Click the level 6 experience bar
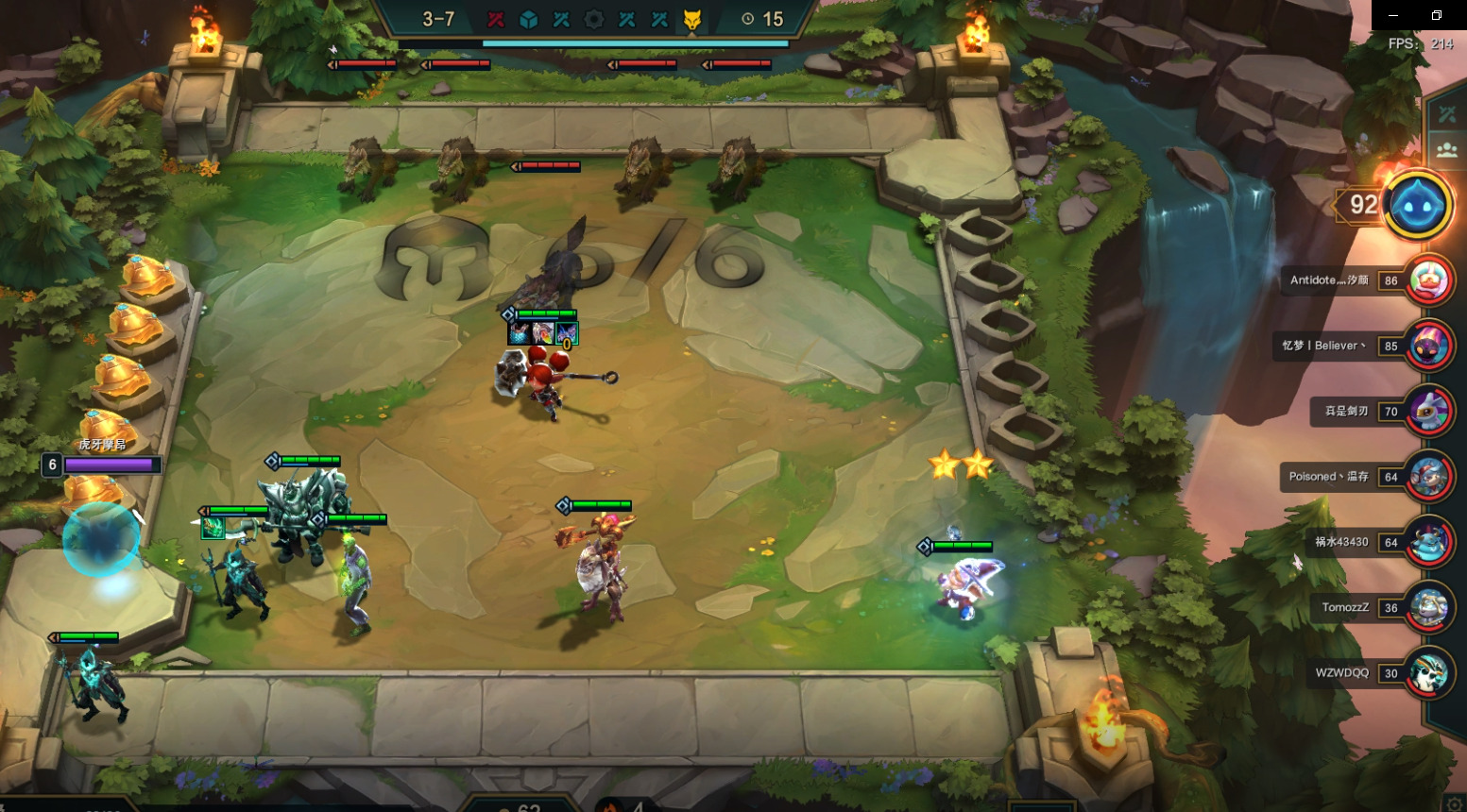 pos(110,465)
